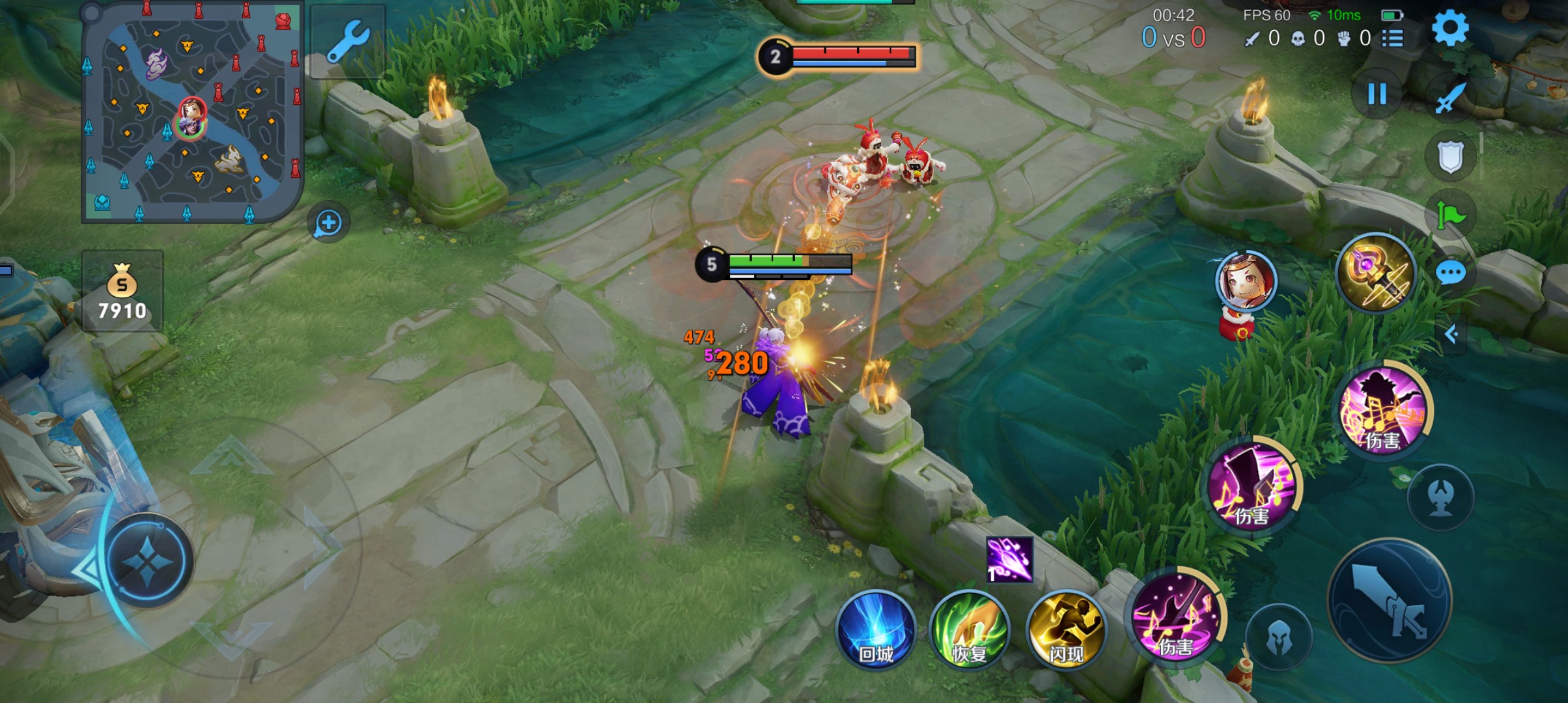Viewport: 1568px width, 703px height.
Task: Tap the helmet target-minion button
Action: click(x=1279, y=638)
